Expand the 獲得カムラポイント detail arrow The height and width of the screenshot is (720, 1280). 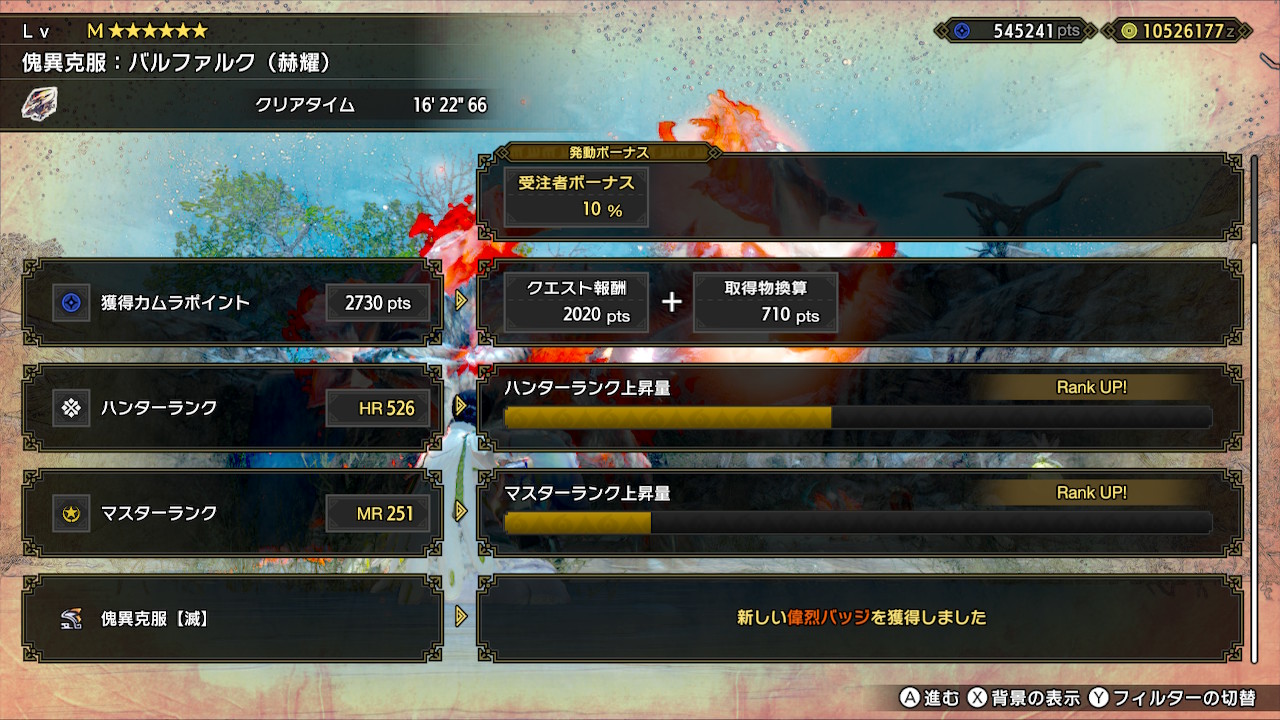click(461, 302)
